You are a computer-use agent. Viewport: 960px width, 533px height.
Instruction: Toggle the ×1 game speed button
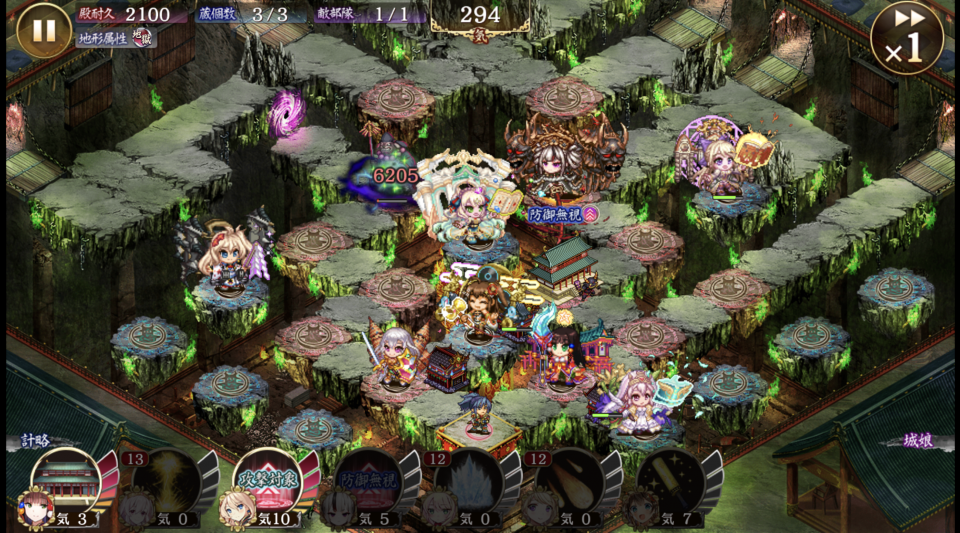906,38
